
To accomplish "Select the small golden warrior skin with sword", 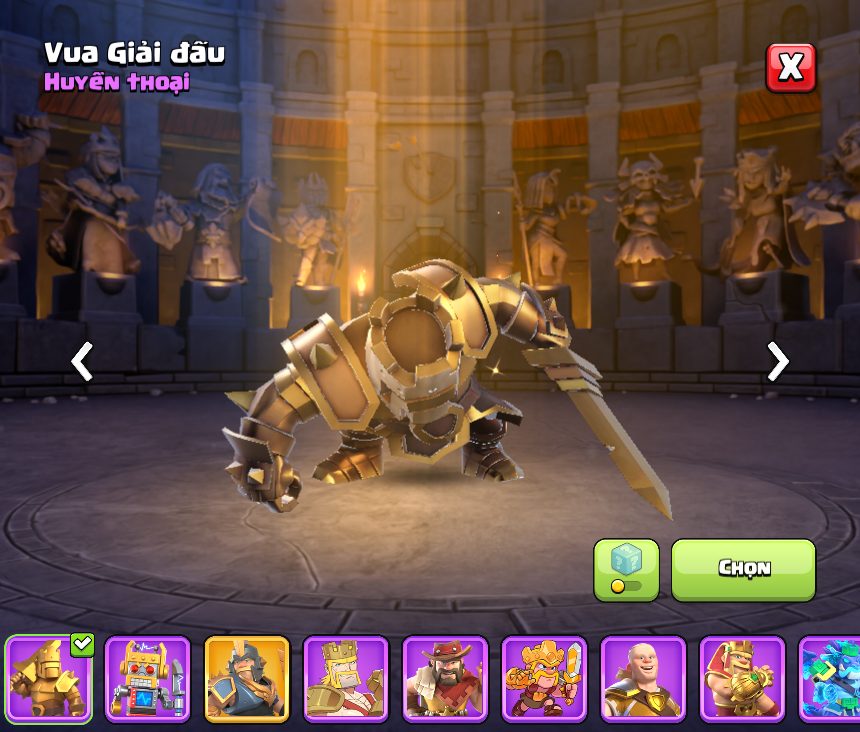I will tap(544, 678).
